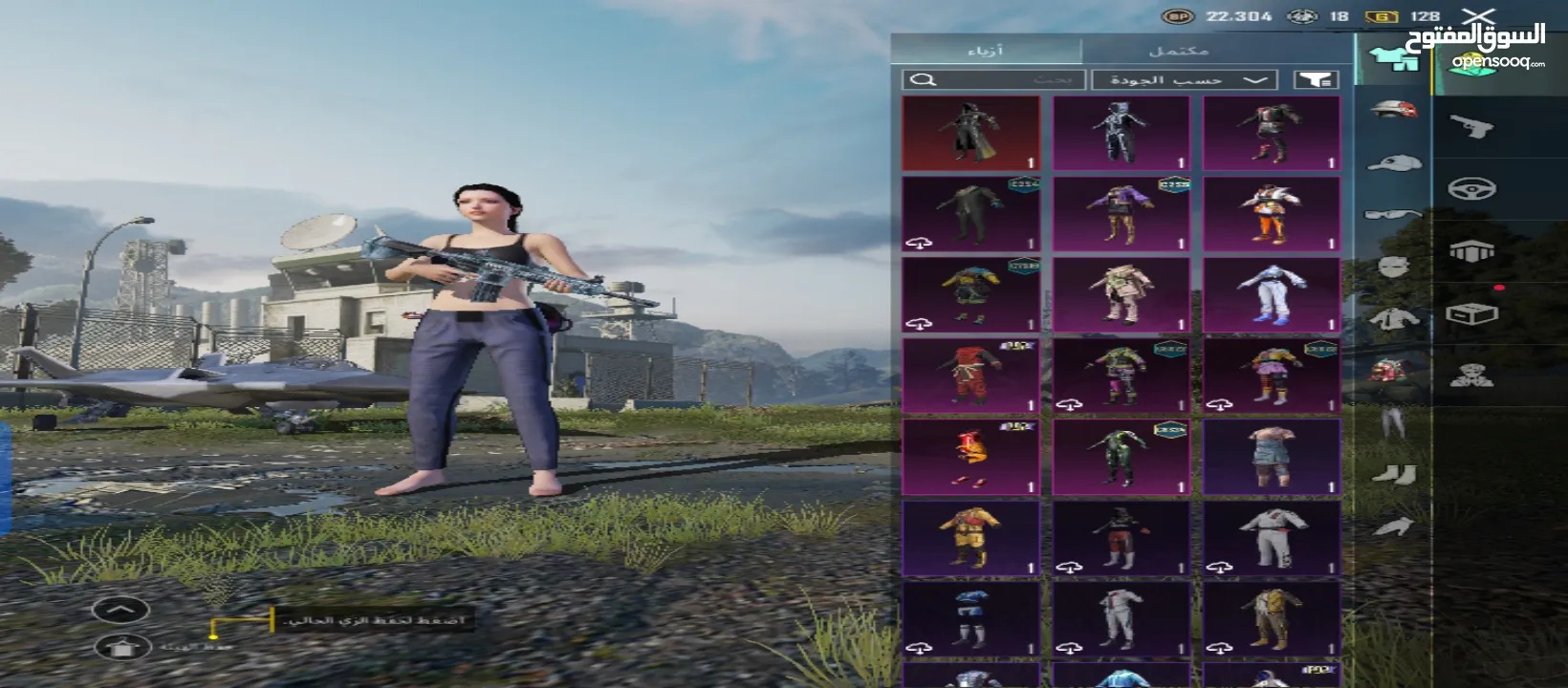This screenshot has width=1568, height=688.
Task: Select the black hooded outfit on red tile
Action: point(970,133)
